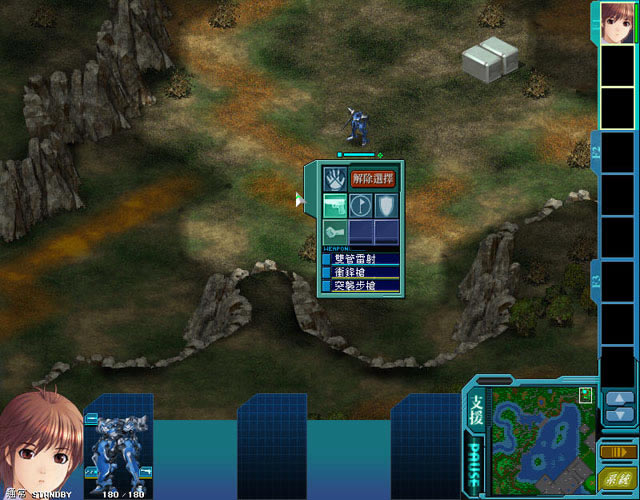Choose the 突襲步槍 weapon entry

pyautogui.click(x=360, y=286)
